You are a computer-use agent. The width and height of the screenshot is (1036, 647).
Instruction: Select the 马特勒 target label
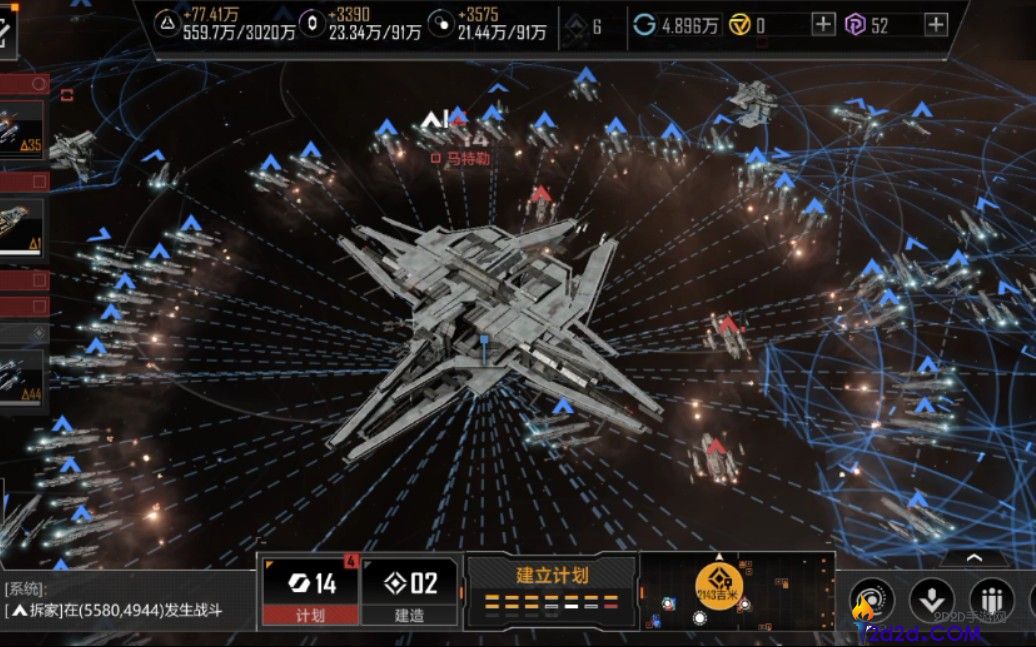[463, 158]
